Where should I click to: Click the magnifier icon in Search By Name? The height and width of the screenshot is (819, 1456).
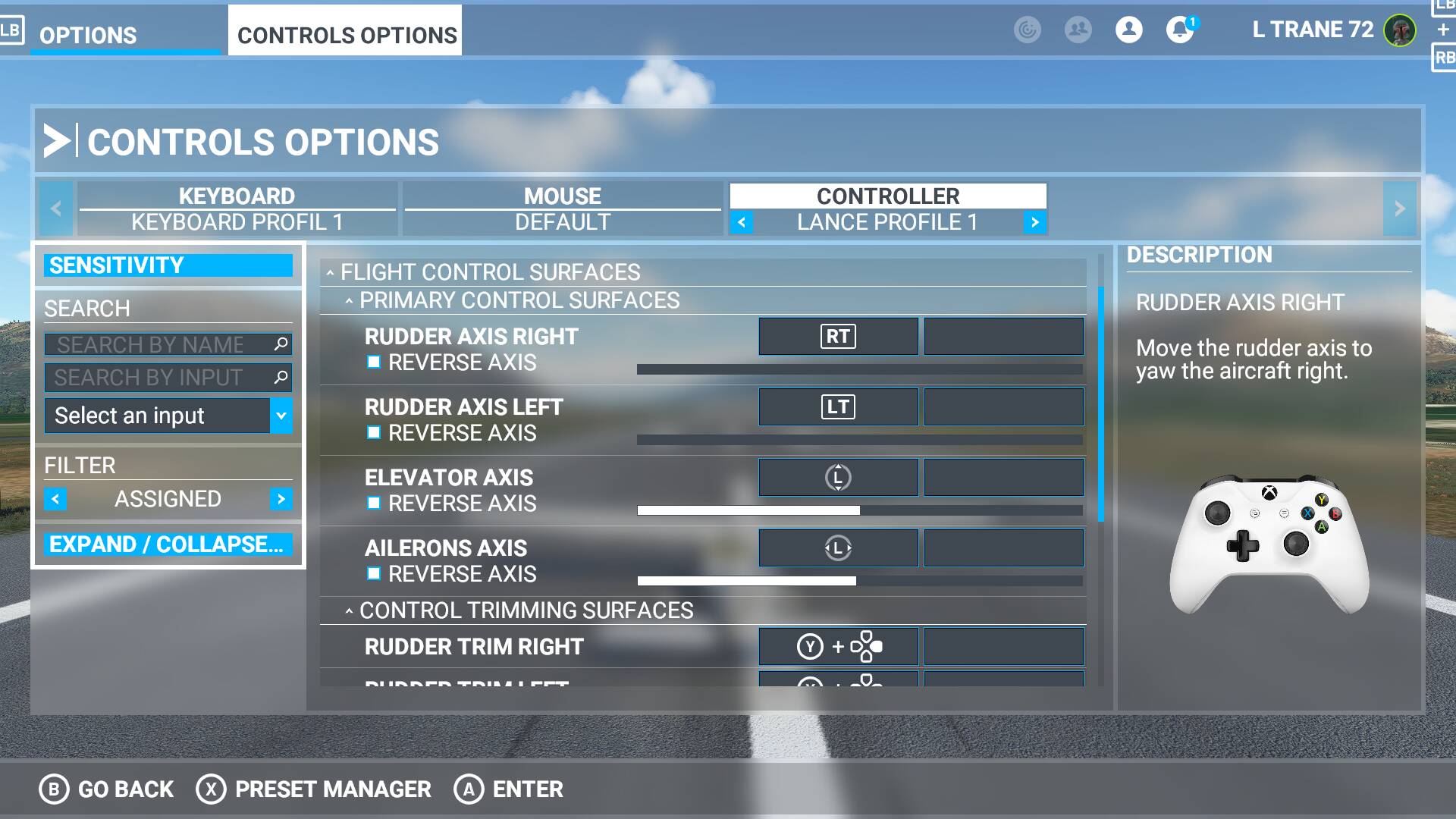(280, 344)
